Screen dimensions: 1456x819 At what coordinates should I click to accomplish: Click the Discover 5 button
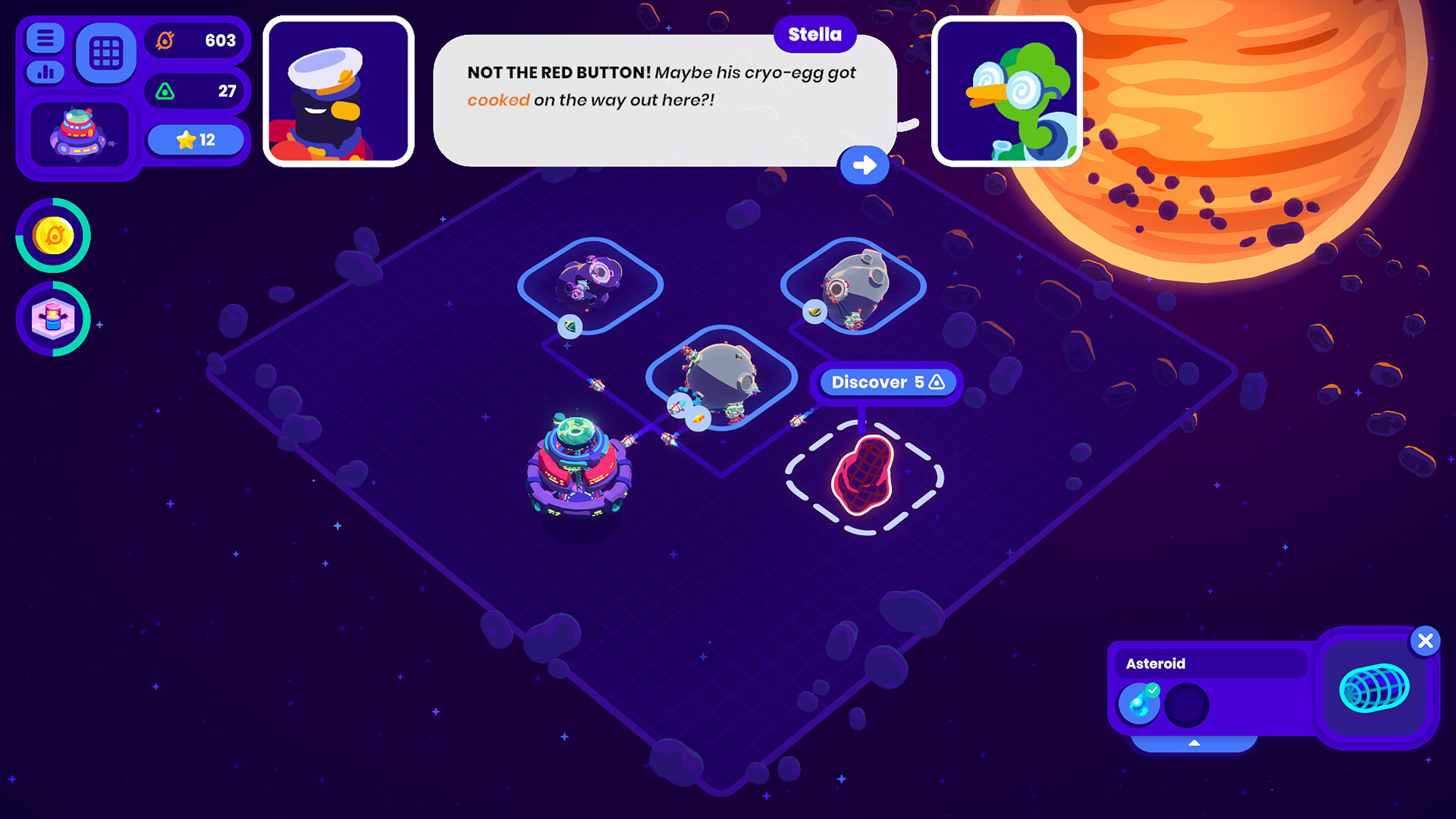[x=886, y=382]
